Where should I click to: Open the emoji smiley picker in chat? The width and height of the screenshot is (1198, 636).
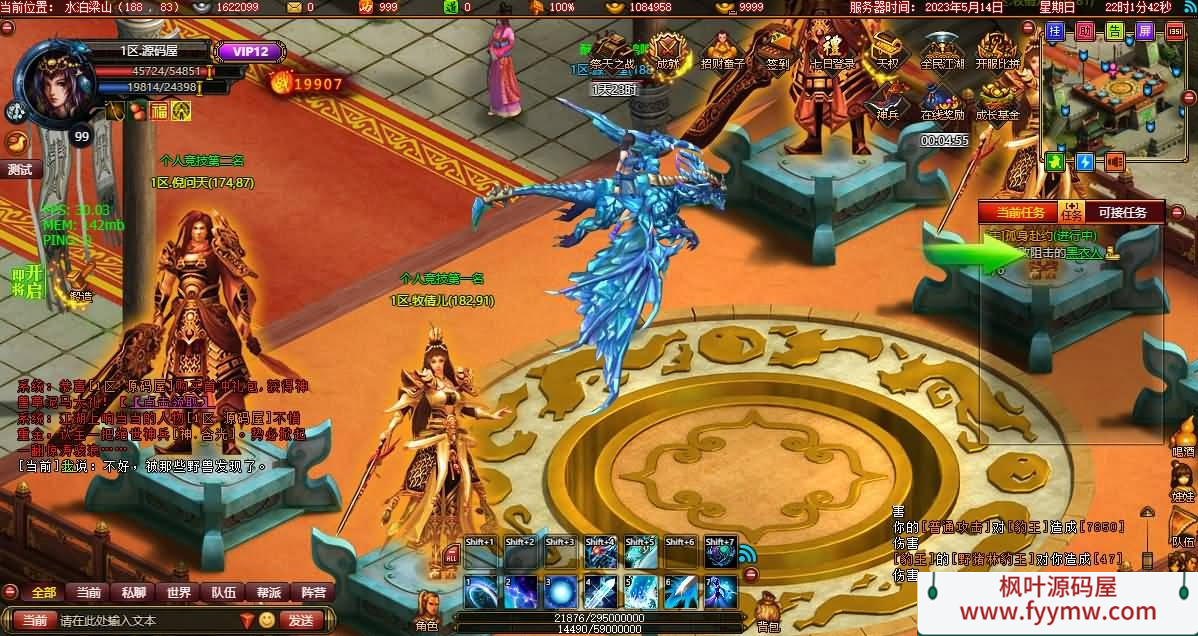click(x=267, y=620)
